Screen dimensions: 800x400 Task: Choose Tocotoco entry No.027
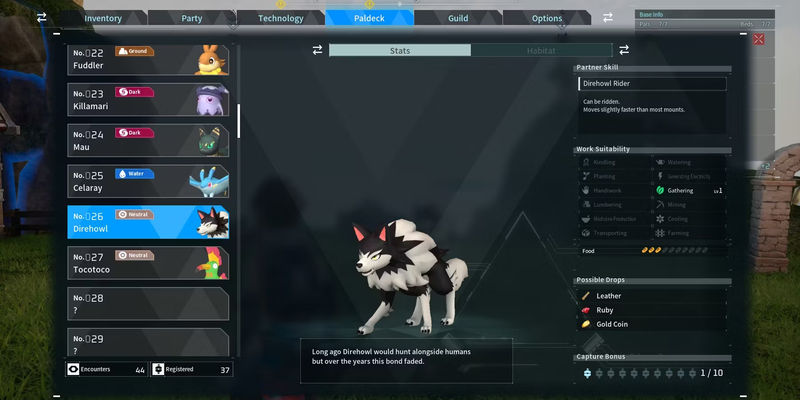point(148,262)
